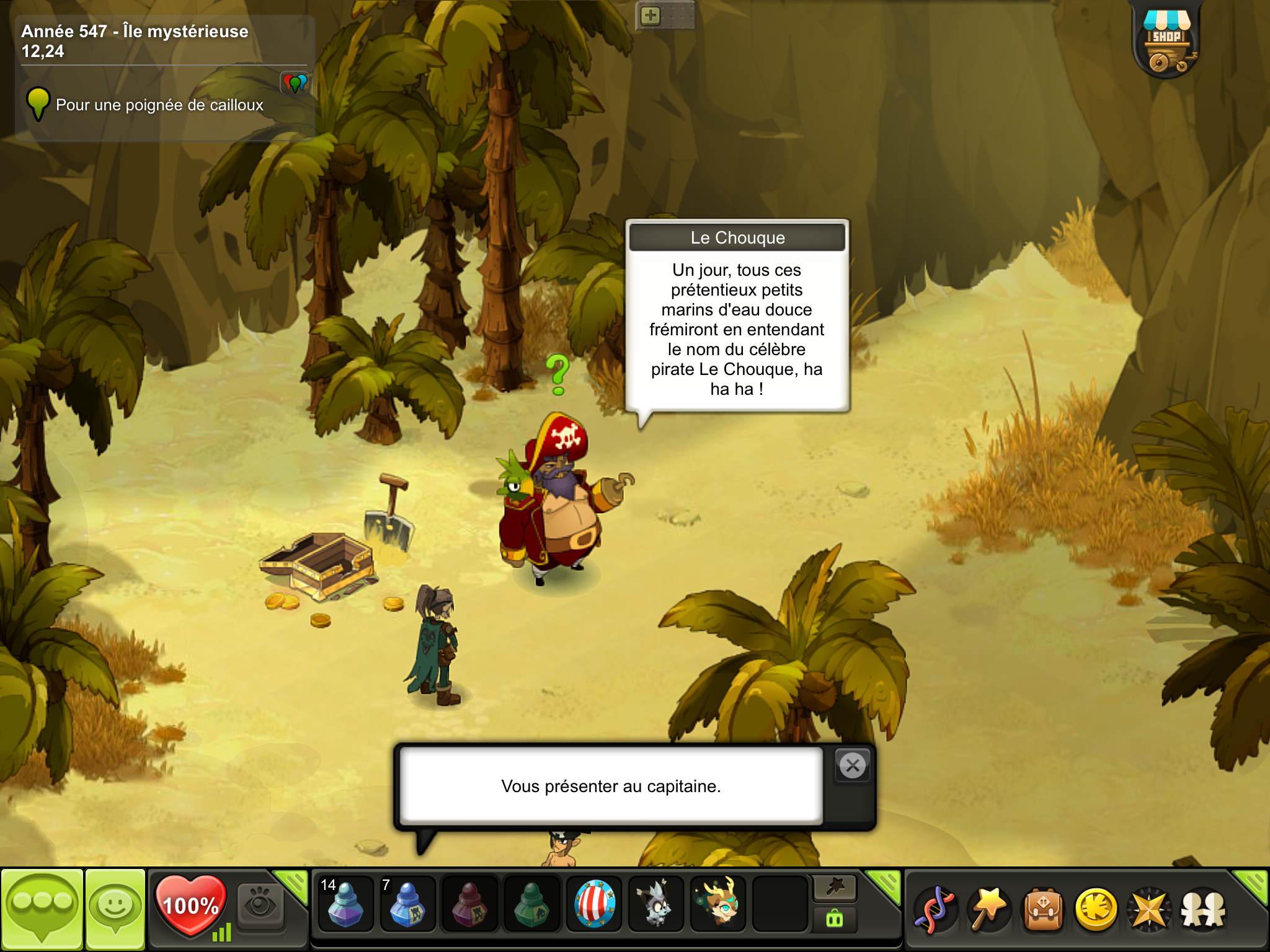1270x952 pixels.
Task: Choose the reply "Vous présenter au capitaine."
Action: pos(611,786)
